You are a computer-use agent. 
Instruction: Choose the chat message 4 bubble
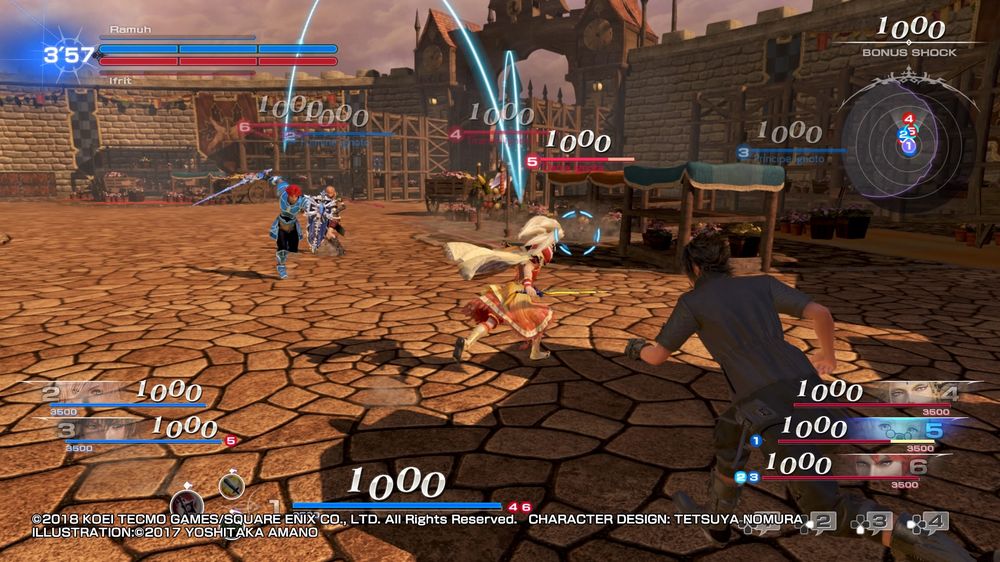(932, 521)
